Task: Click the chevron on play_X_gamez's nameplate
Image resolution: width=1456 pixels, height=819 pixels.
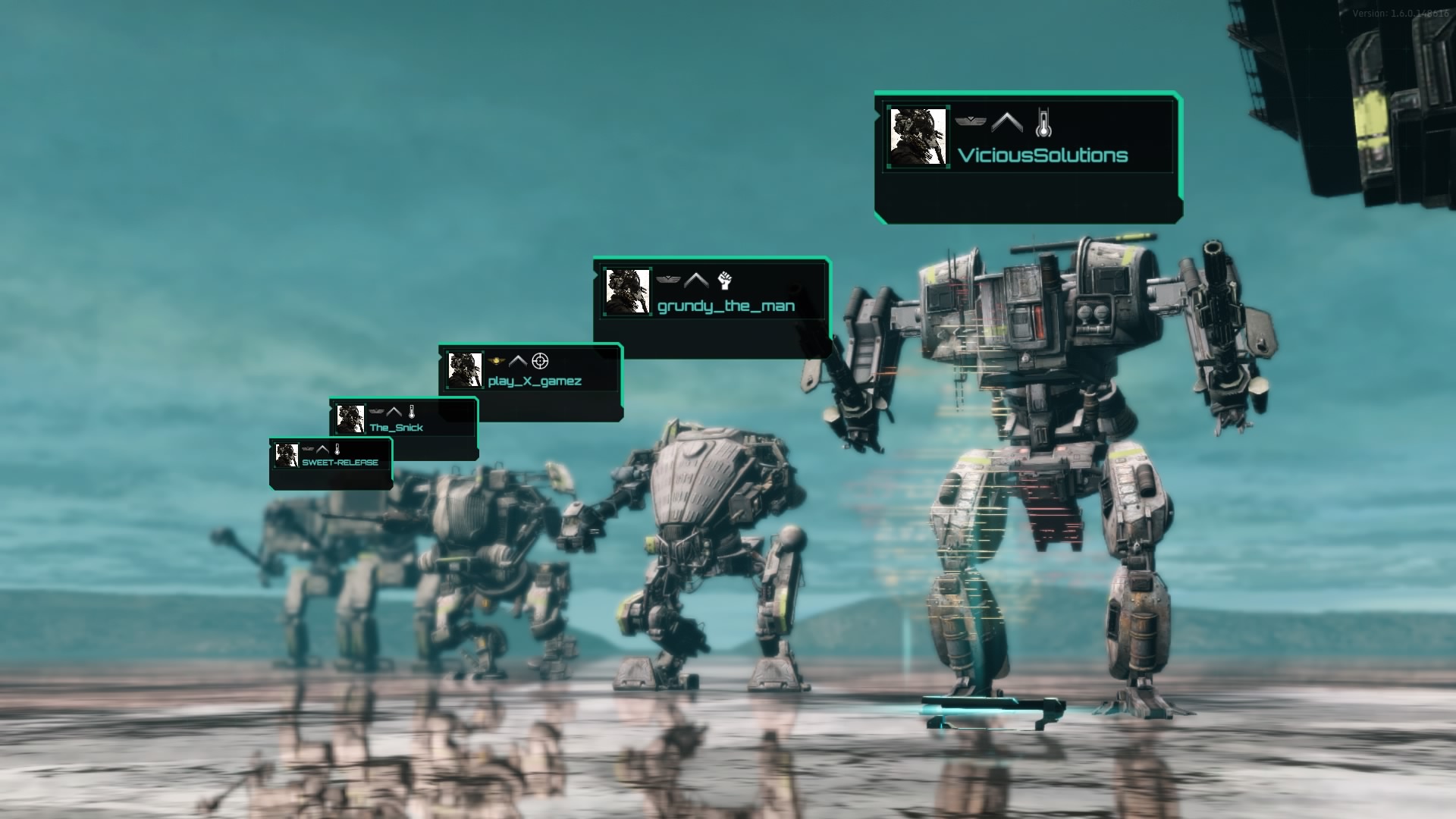Action: click(x=519, y=362)
